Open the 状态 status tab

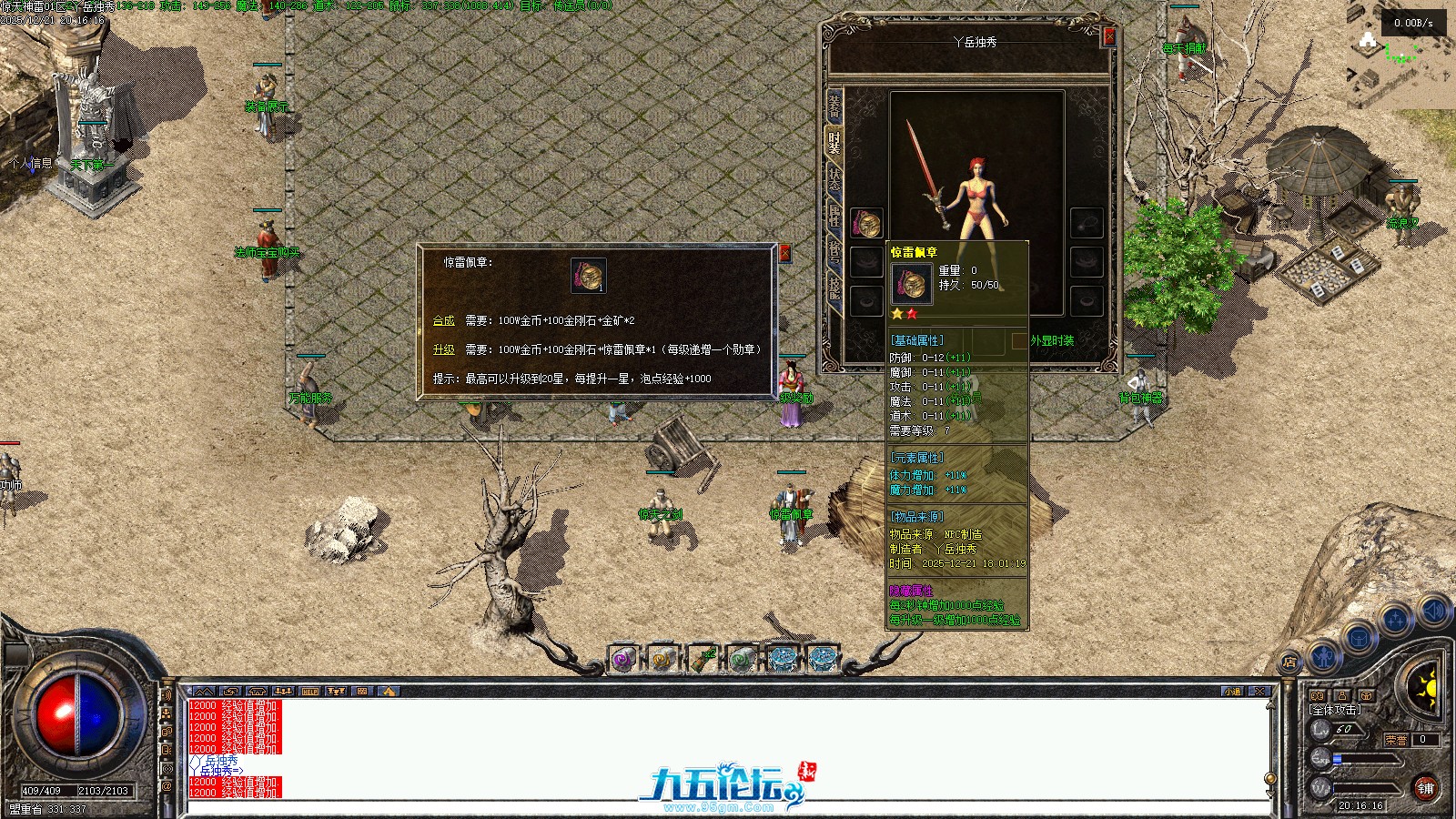tap(834, 177)
